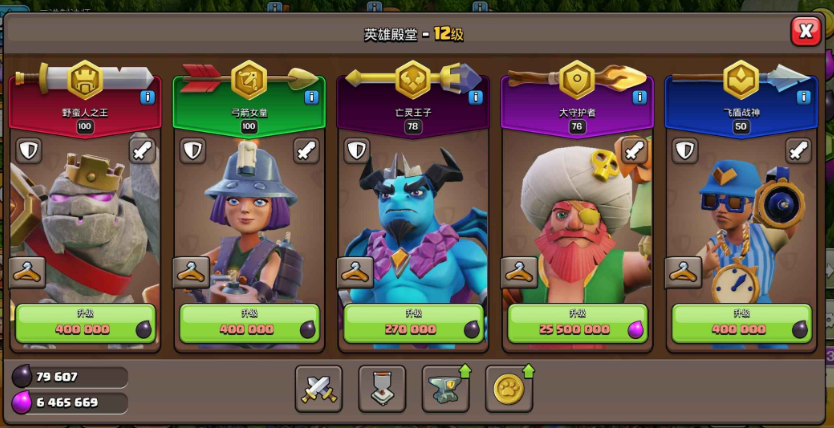Toggle Barbarian King shield mode

point(28,151)
